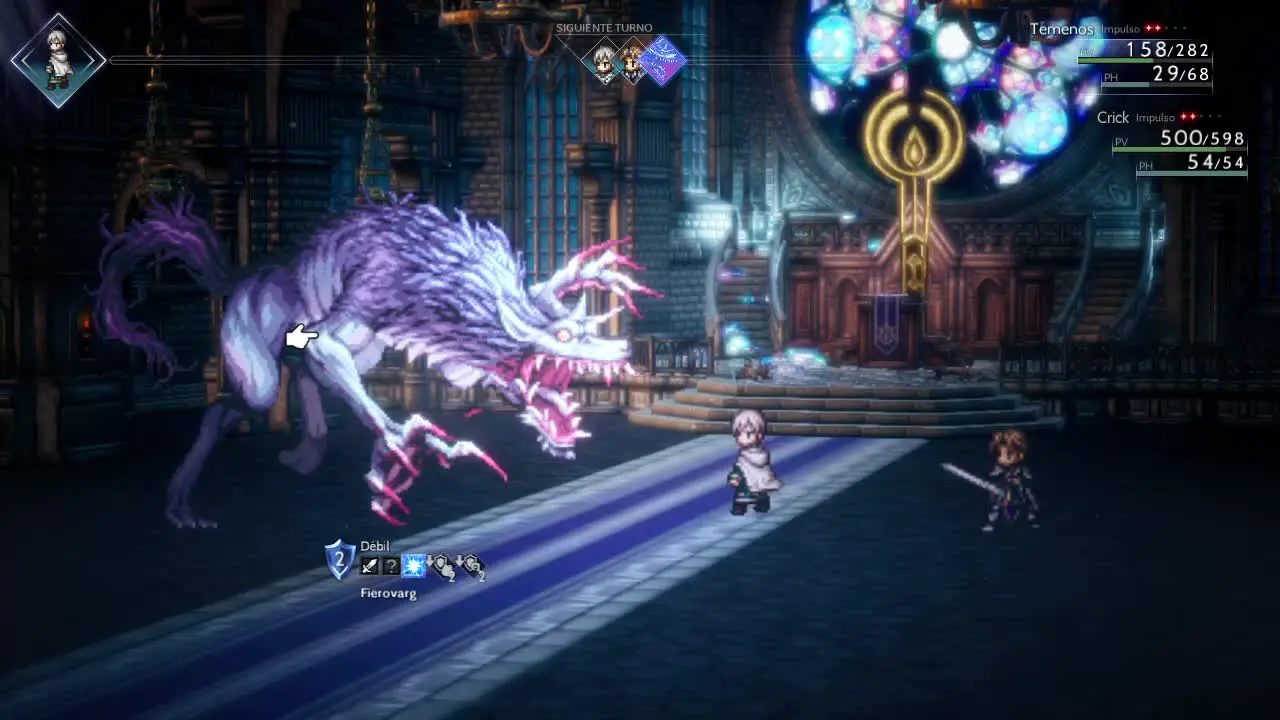1280x720 pixels.
Task: Click the unknown question-mark weakness
Action: 391,567
